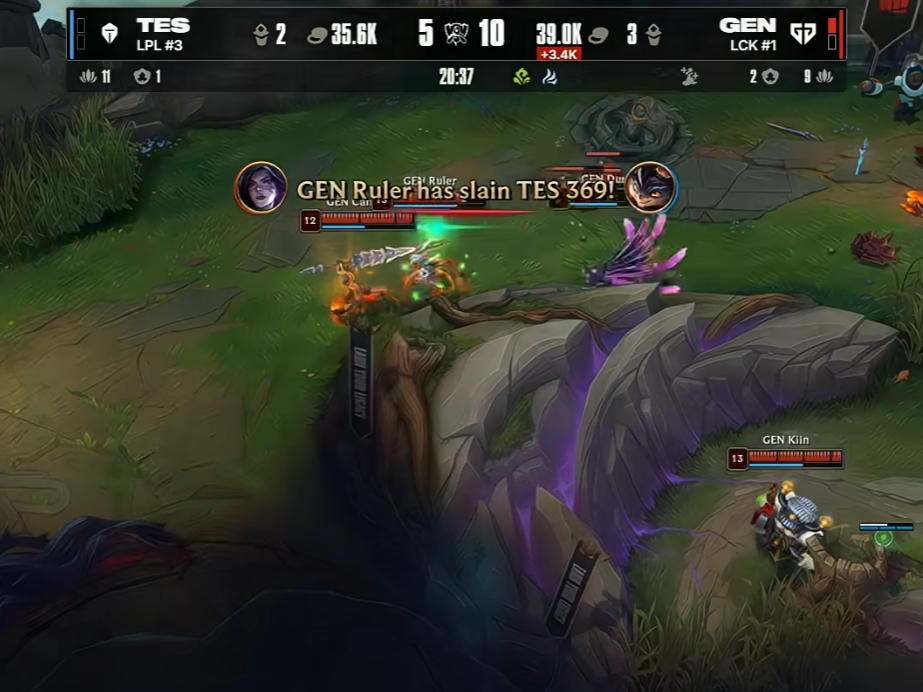The width and height of the screenshot is (923, 692).
Task: Select the Worlds trophy emblem between scores
Action: [457, 33]
